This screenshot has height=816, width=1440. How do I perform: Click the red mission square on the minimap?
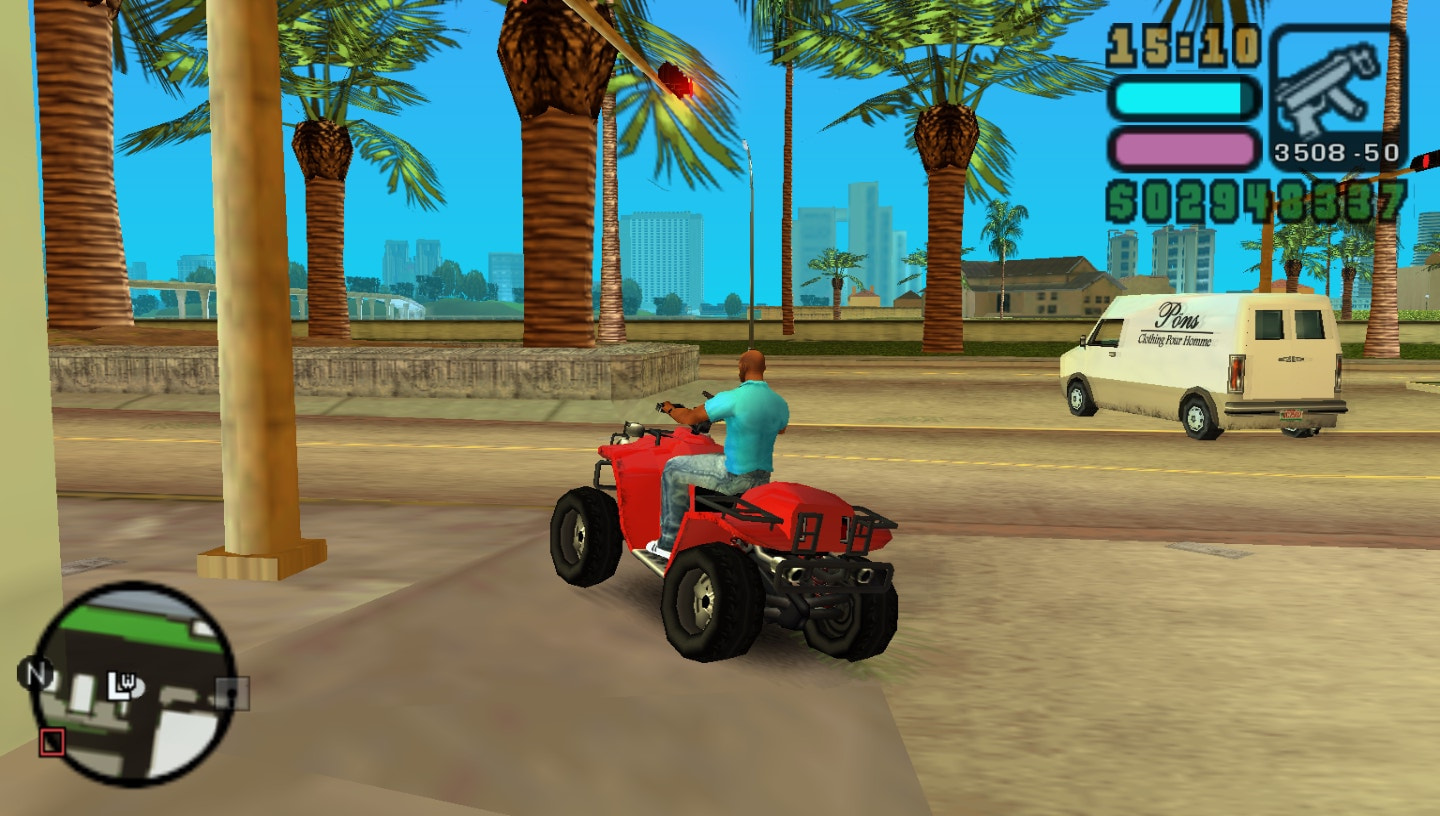[52, 740]
